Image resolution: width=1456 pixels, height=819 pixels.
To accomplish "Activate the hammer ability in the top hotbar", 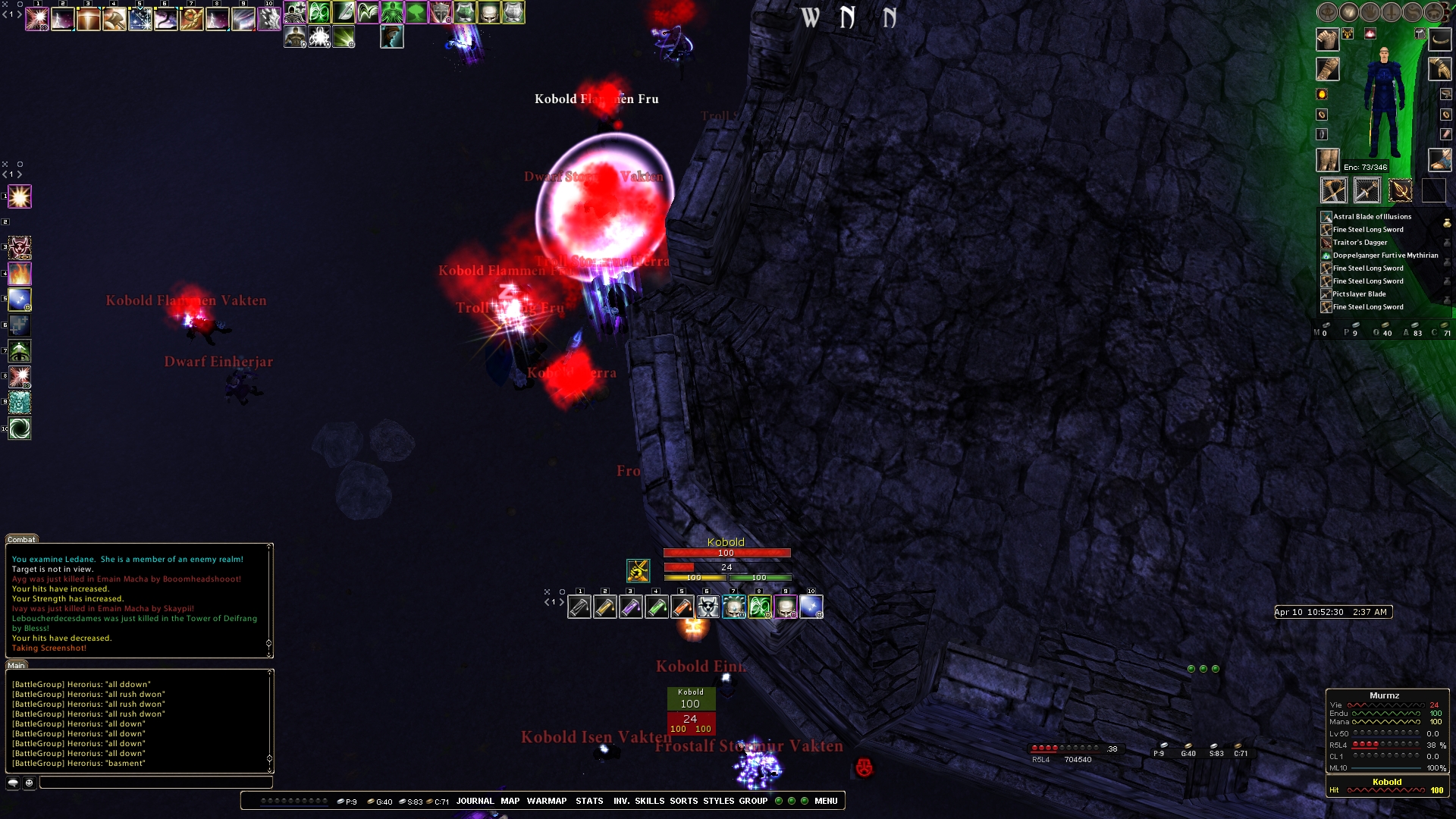I will [x=115, y=19].
